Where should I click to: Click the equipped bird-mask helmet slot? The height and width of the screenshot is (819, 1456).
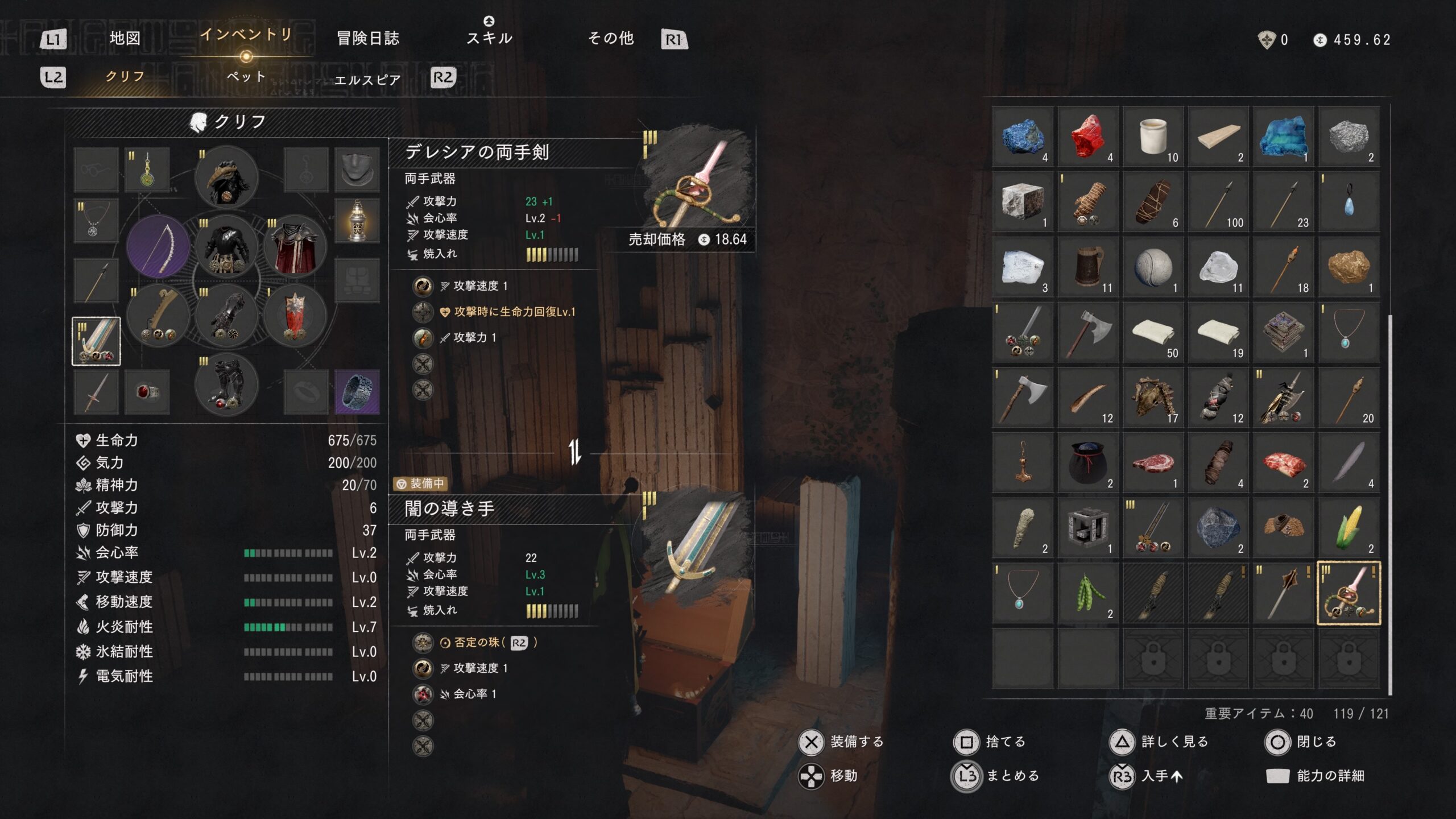point(226,177)
